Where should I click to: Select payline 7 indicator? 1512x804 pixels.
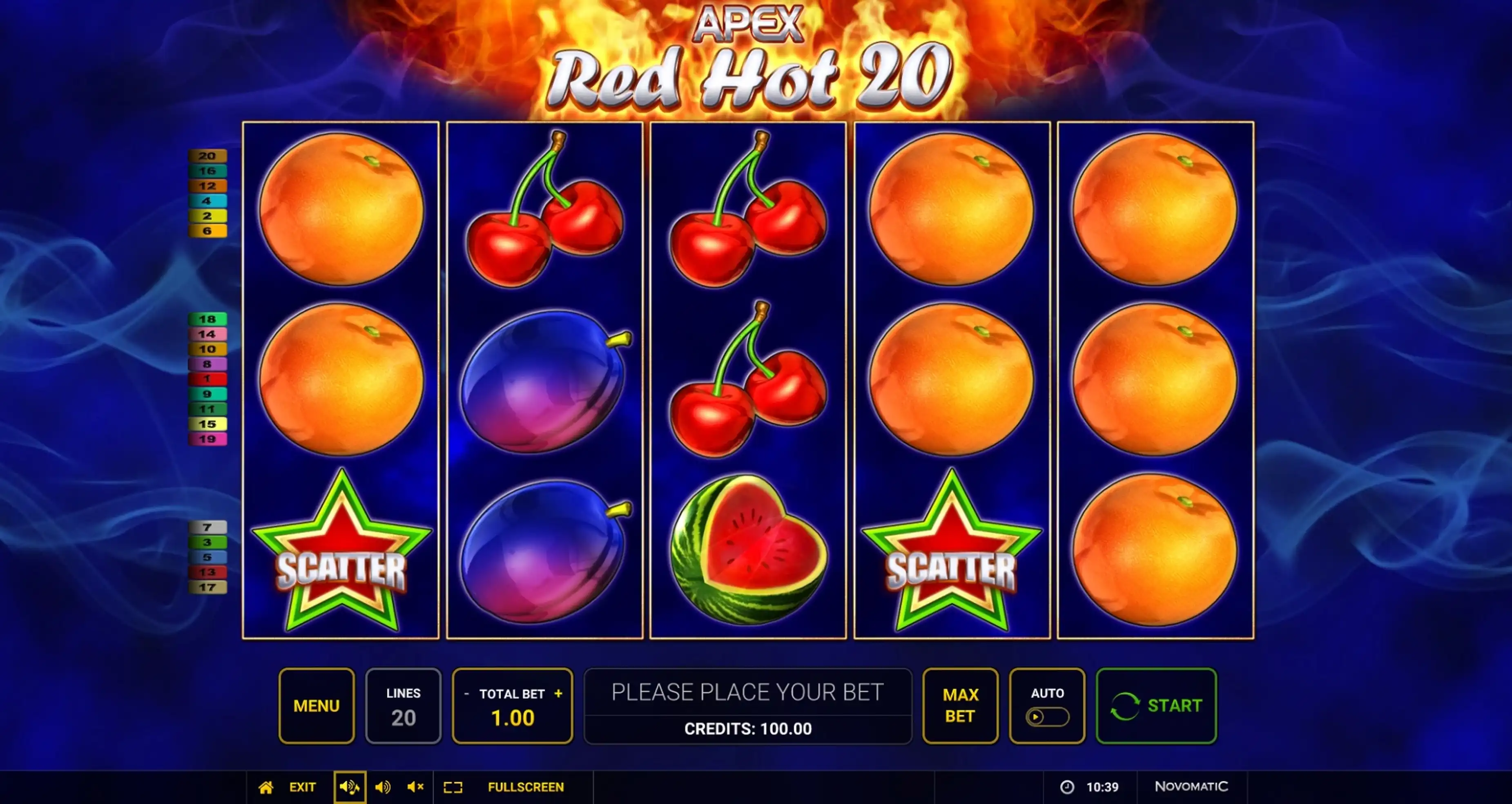(207, 527)
